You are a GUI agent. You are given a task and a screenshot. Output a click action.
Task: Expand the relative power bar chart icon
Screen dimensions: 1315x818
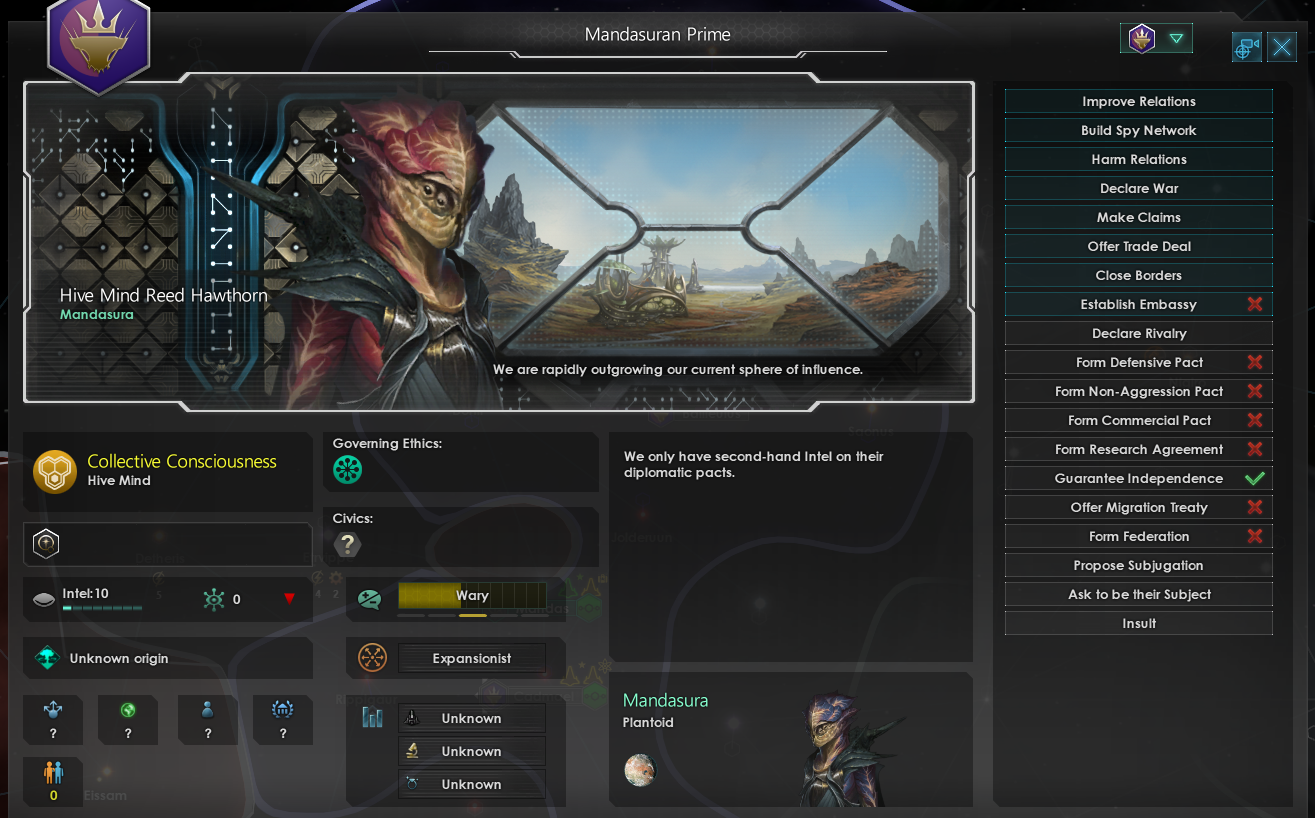[372, 717]
